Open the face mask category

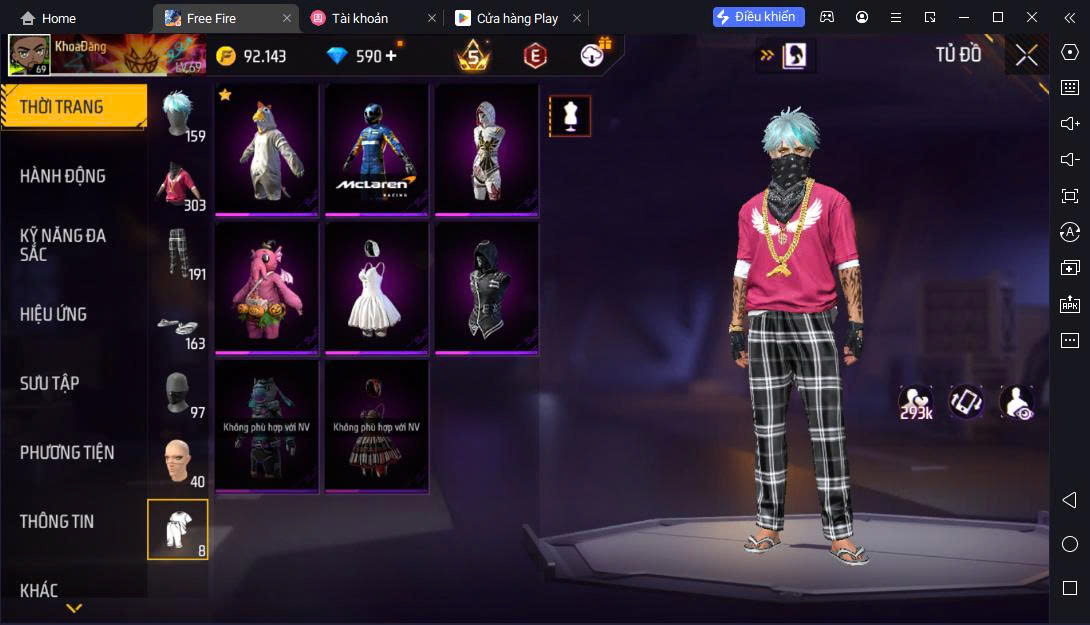coord(178,392)
